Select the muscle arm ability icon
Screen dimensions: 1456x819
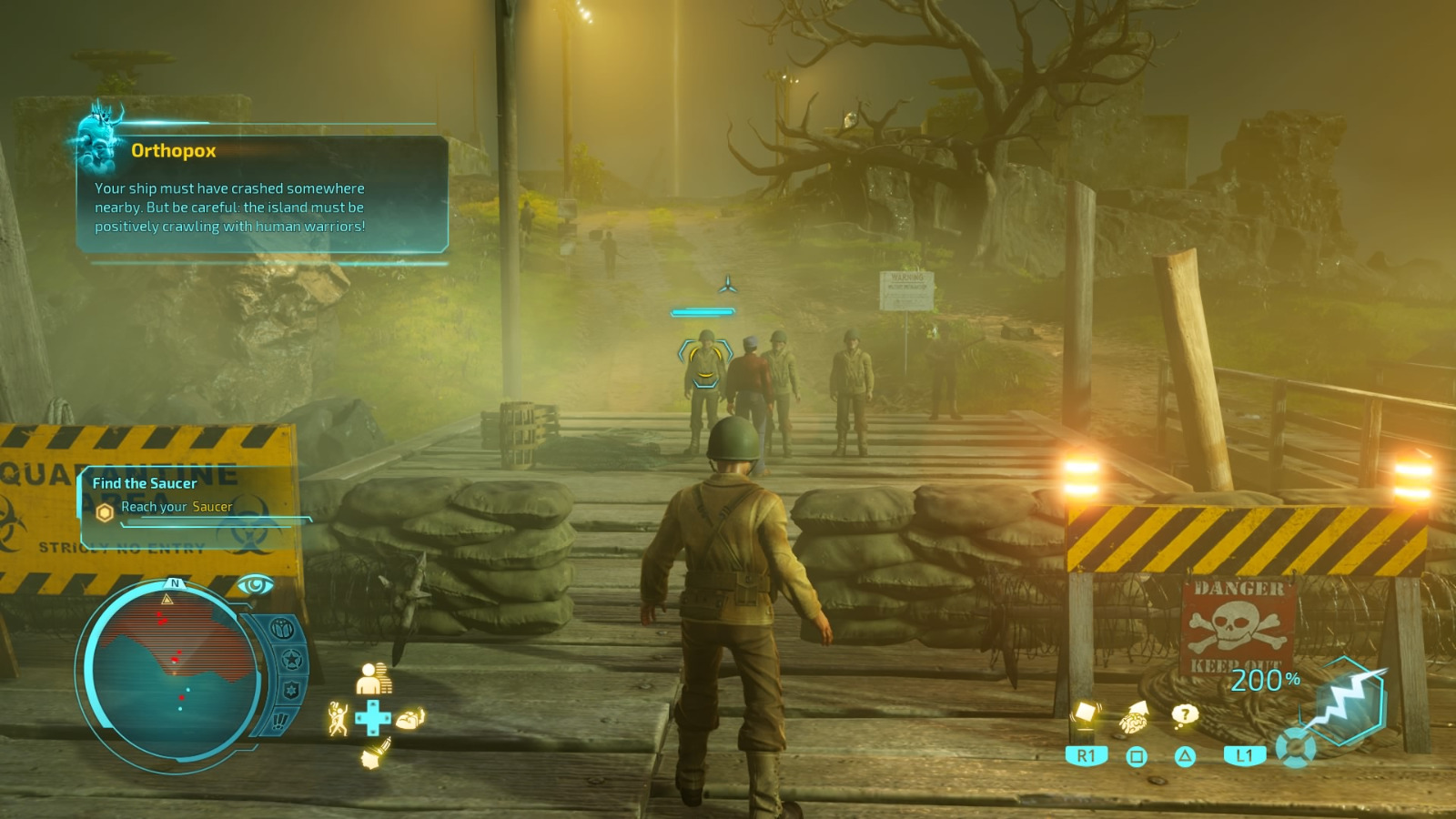[x=410, y=718]
